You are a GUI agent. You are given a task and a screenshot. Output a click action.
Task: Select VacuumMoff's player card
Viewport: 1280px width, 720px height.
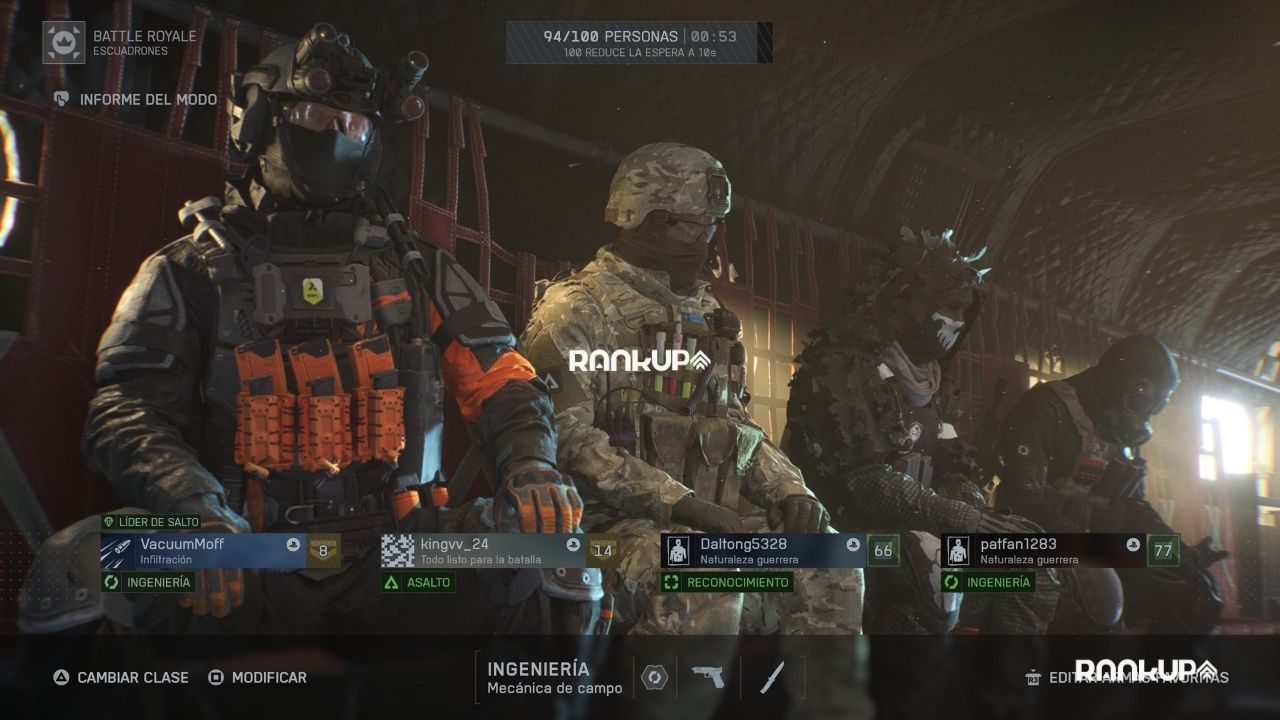(x=202, y=551)
